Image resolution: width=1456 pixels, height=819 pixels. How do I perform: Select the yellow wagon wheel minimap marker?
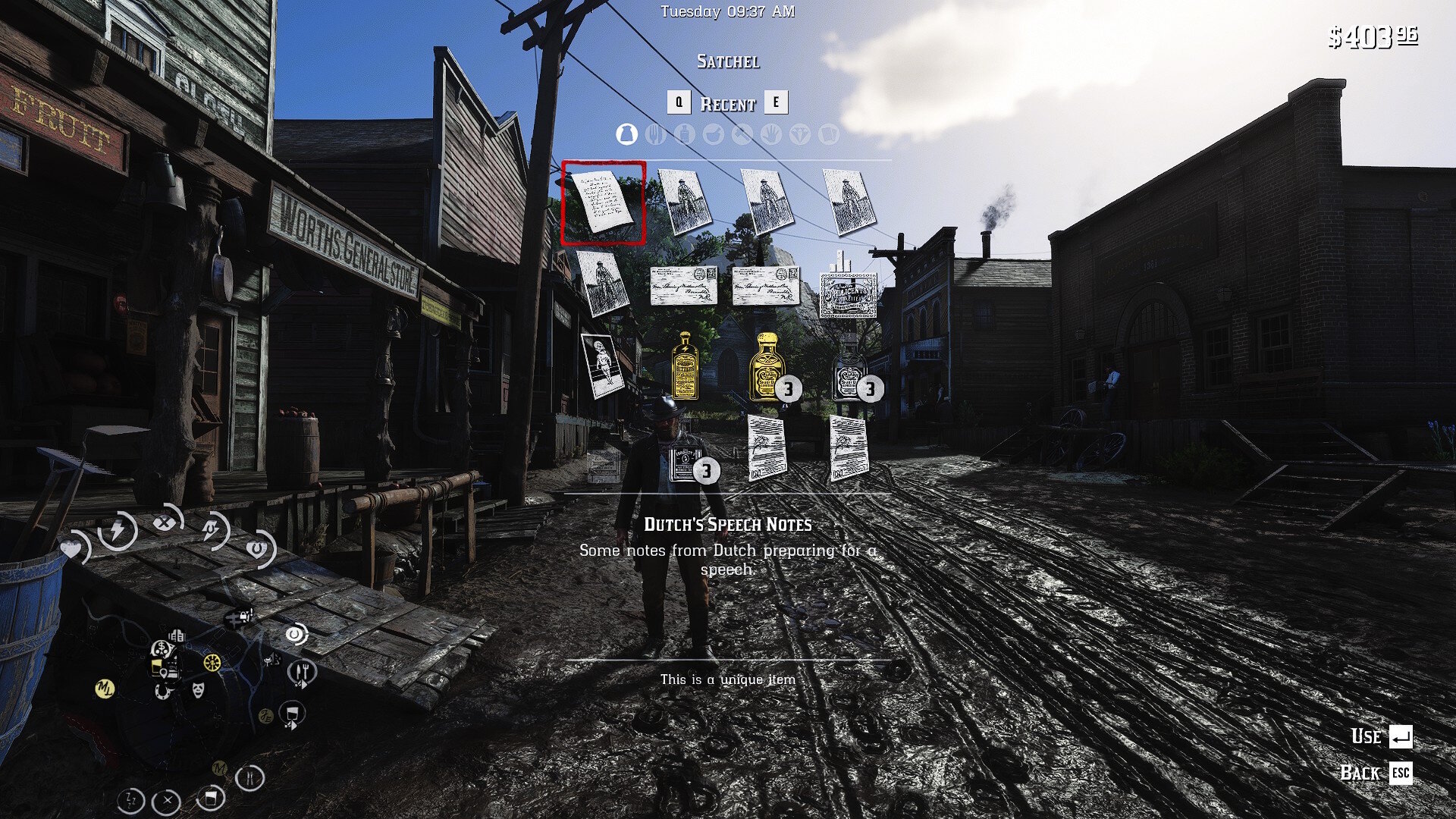pyautogui.click(x=212, y=662)
